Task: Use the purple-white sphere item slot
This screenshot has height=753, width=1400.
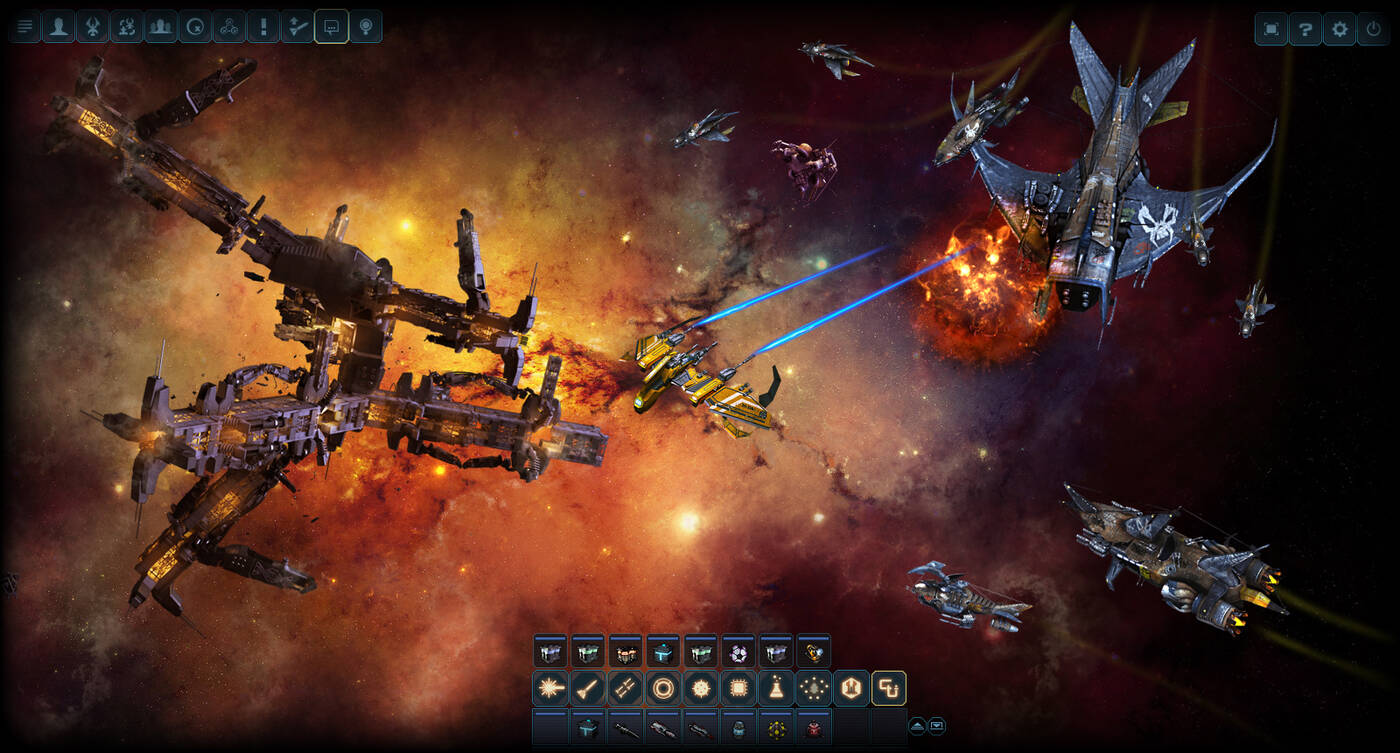Action: 739,653
